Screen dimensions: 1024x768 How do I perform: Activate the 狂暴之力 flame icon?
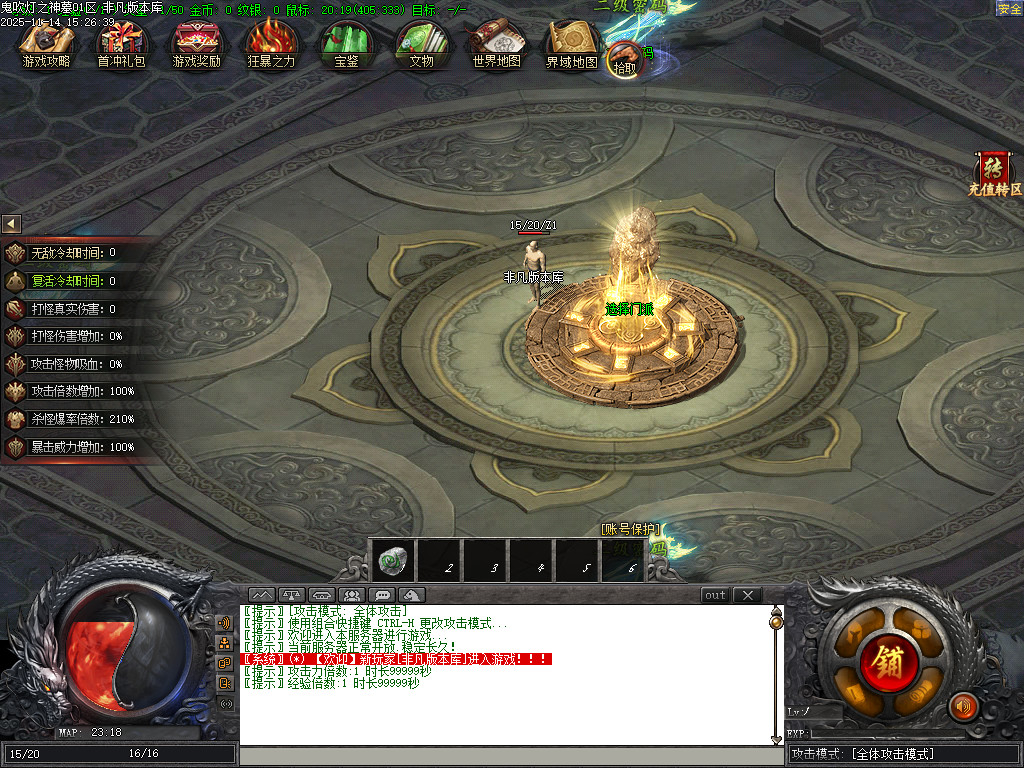271,45
